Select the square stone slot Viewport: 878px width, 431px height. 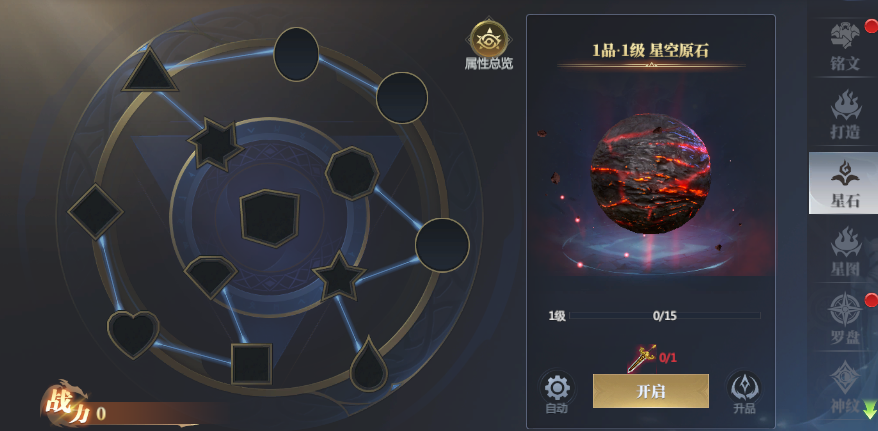coord(251,363)
